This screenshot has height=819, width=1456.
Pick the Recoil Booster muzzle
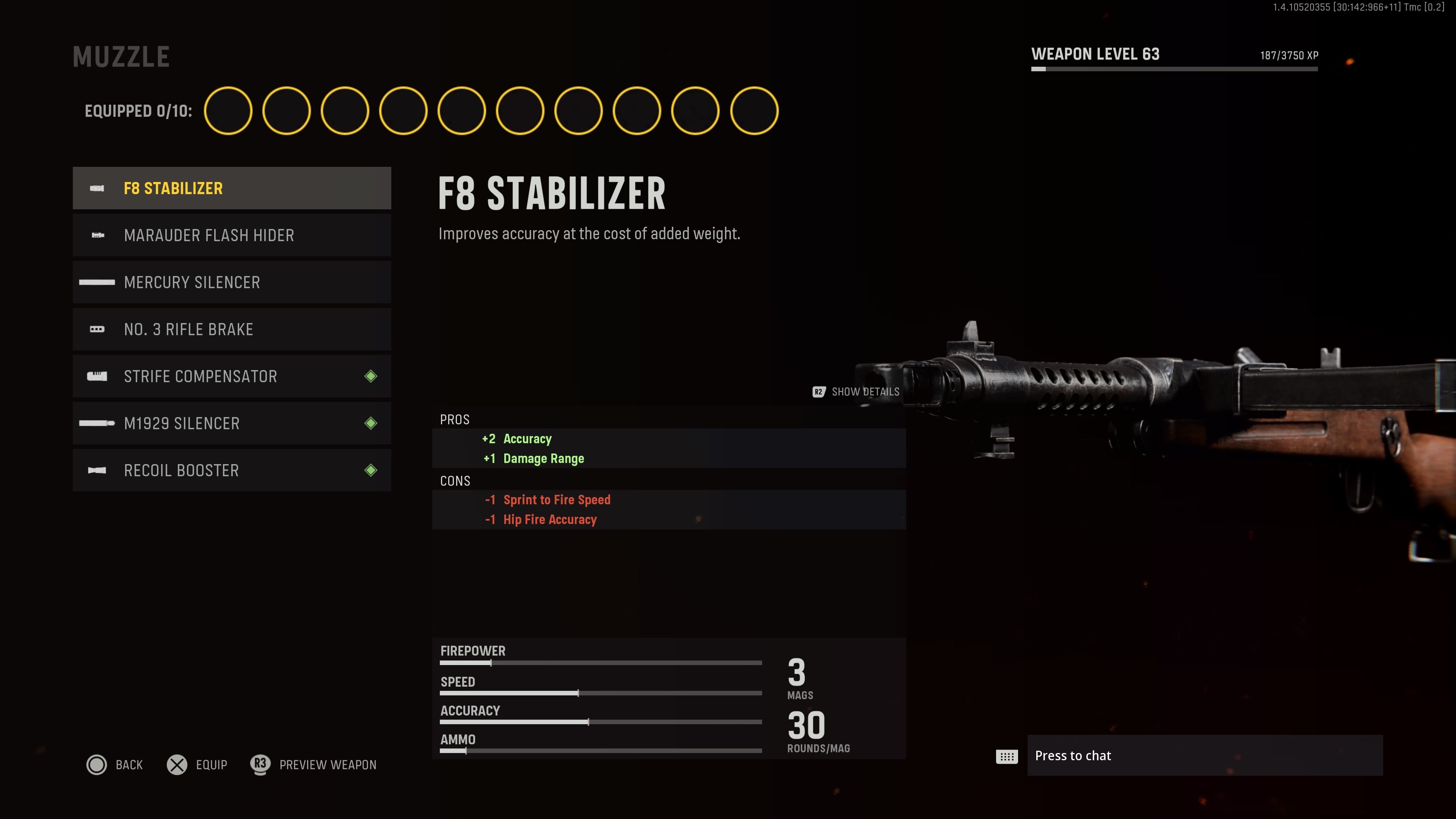[x=232, y=470]
